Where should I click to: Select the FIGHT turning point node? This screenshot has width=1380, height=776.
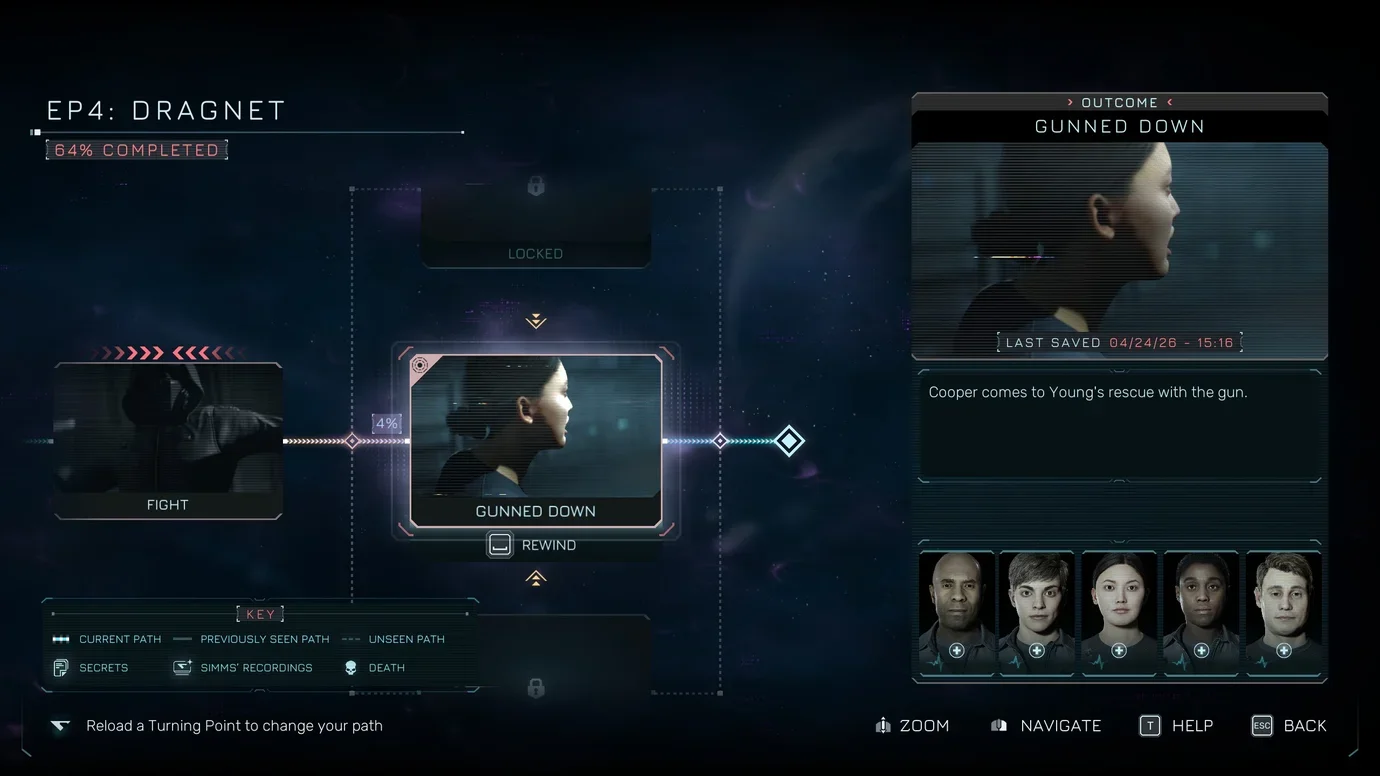(168, 441)
